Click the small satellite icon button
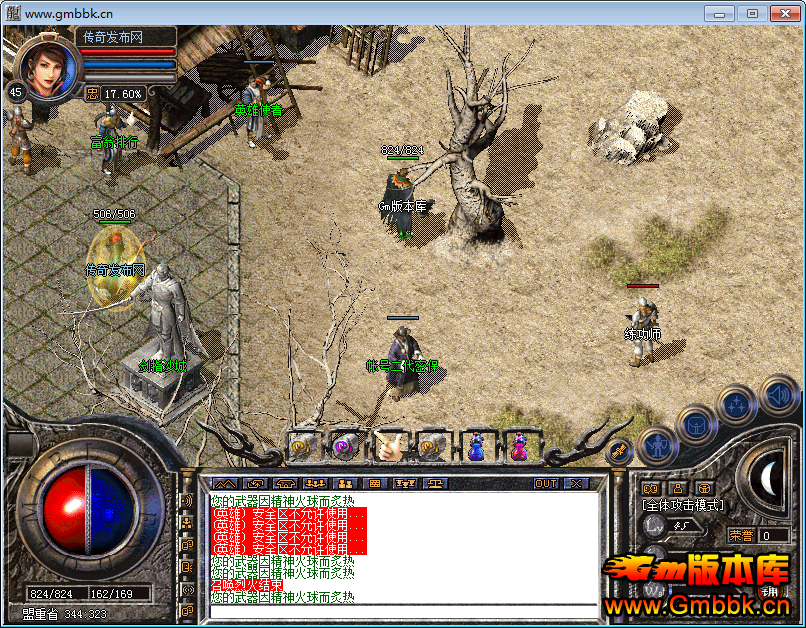Image resolution: width=806 pixels, height=628 pixels. point(619,451)
